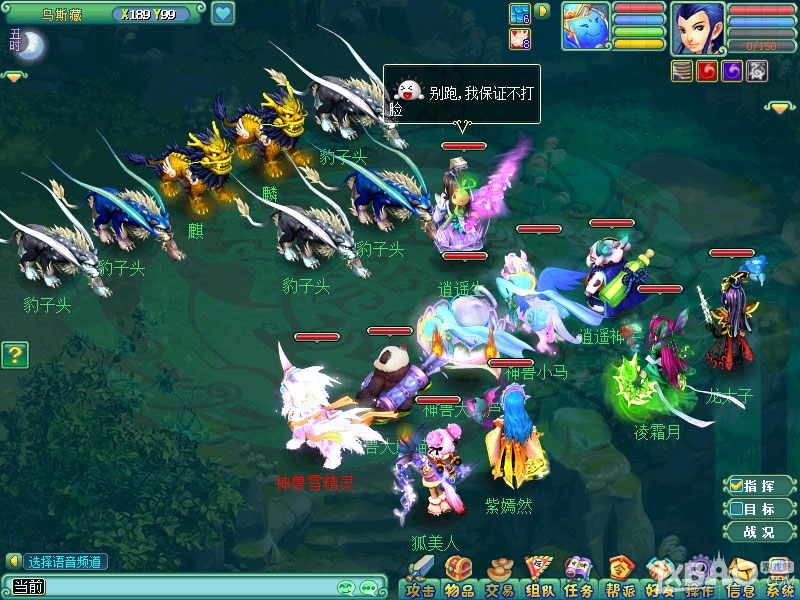Click the heart icon beside the coordinates
This screenshot has width=800, height=600.
(223, 14)
